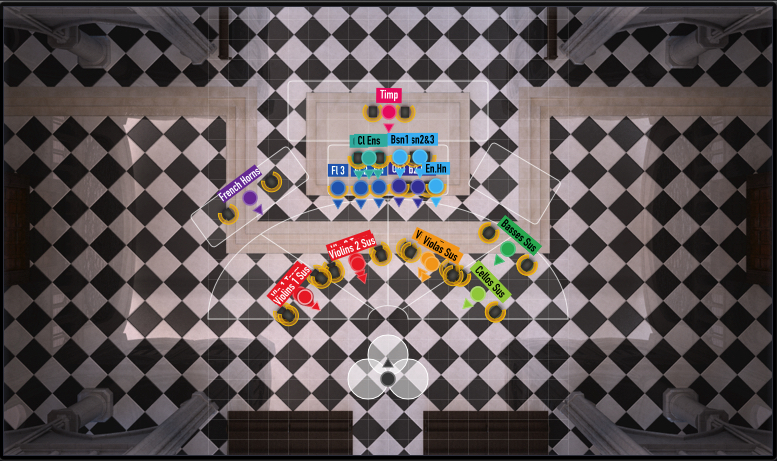Choose the Cl Ens instrument node

click(369, 158)
